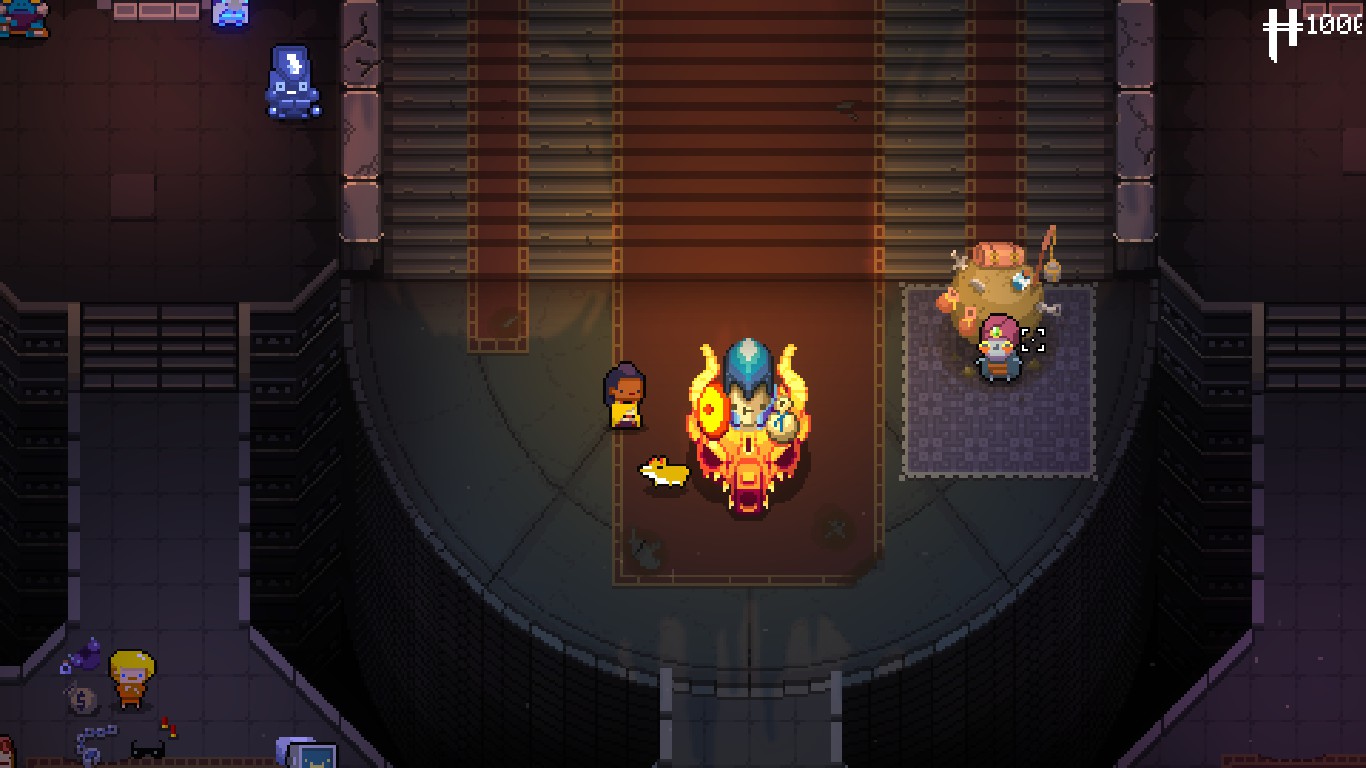
Task: Select the dollar-sign money bag near the Convict
Action: point(83,698)
